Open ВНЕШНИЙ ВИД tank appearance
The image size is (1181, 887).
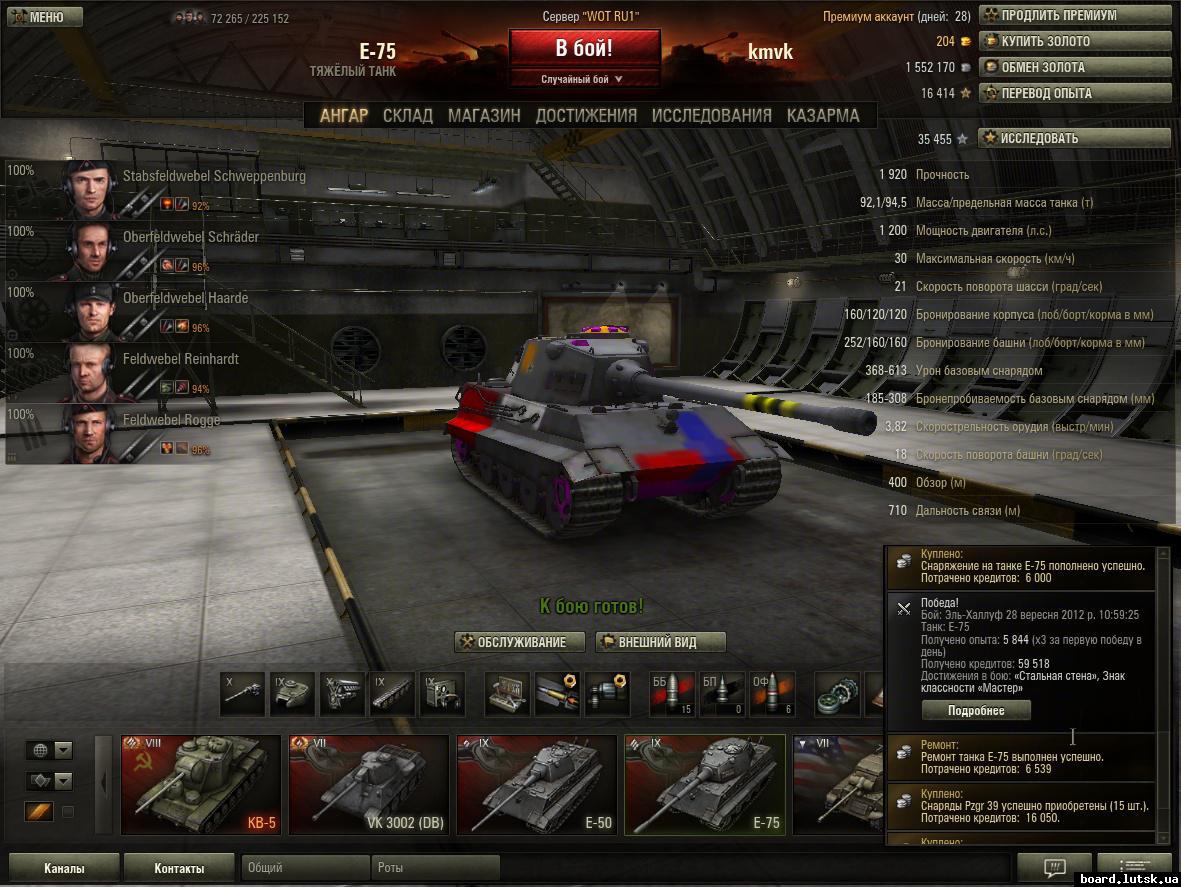660,642
